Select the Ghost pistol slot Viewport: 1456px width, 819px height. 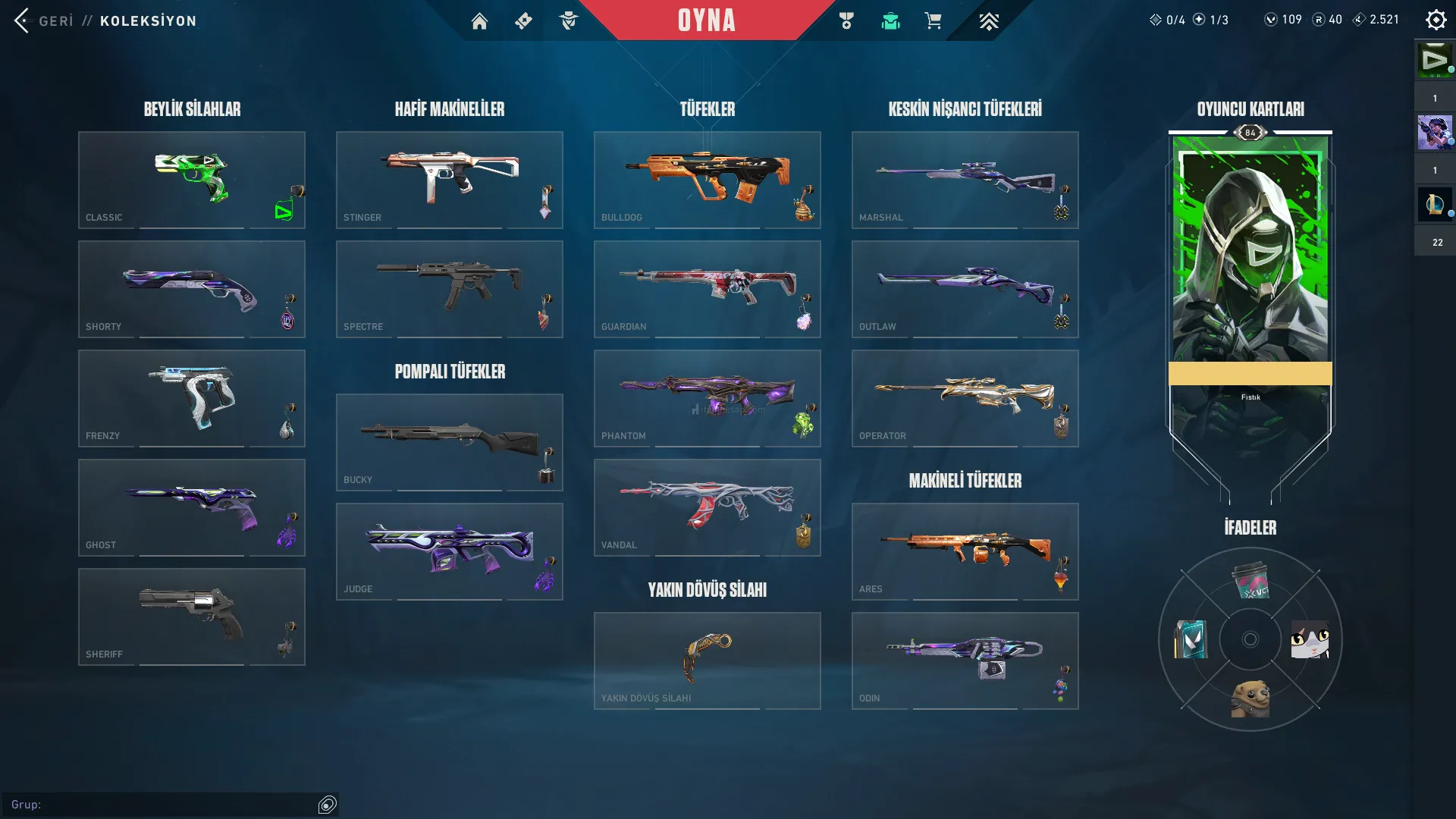coord(192,507)
